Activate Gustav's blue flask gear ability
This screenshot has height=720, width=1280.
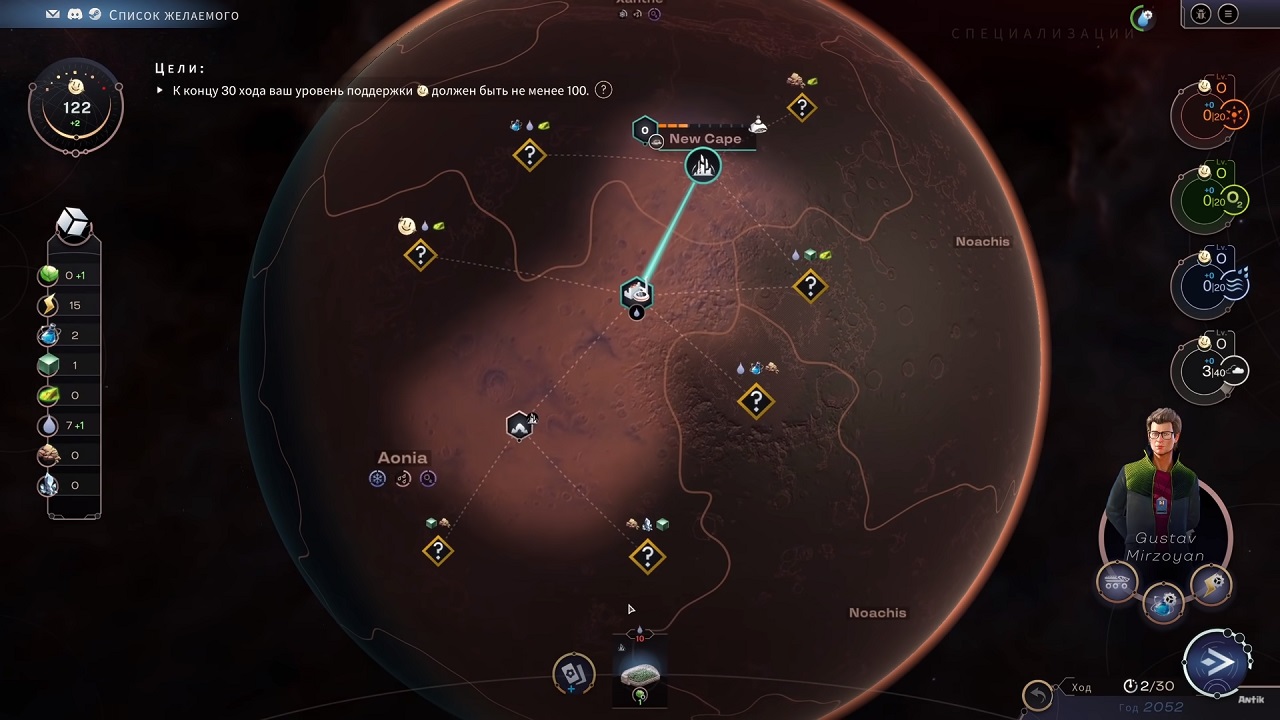[1163, 605]
